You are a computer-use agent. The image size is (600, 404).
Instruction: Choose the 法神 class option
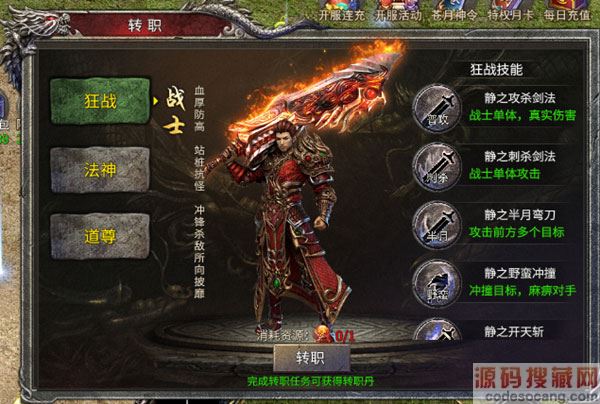[x=93, y=167]
